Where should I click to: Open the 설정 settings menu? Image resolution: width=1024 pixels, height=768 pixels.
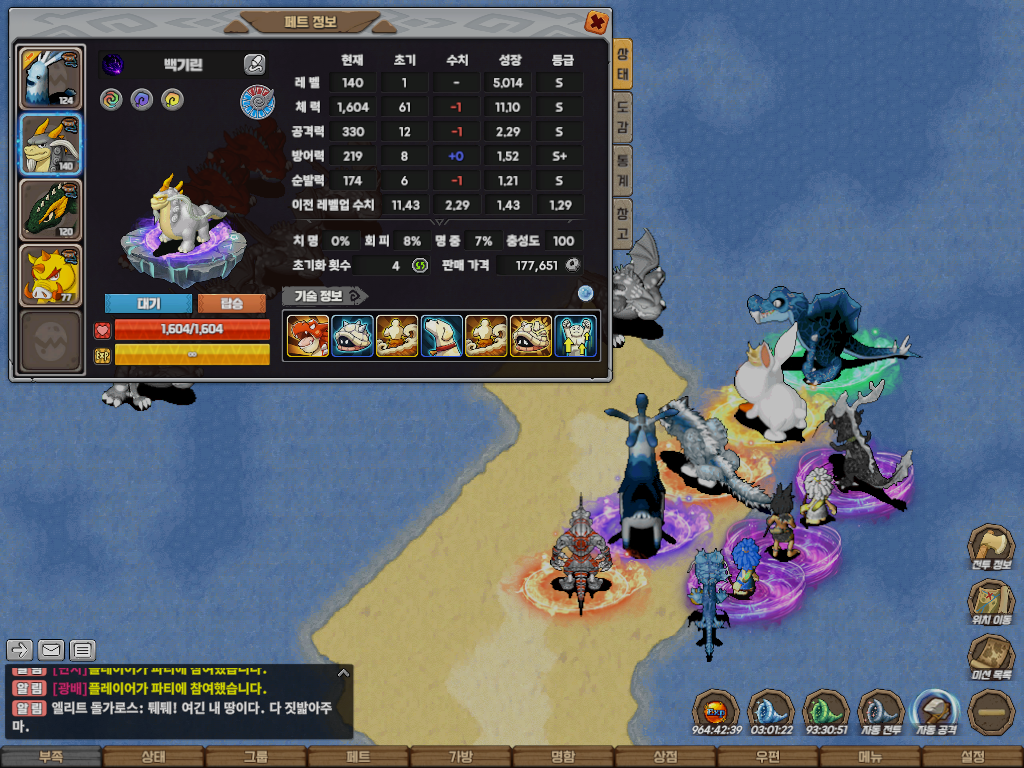tap(972, 757)
